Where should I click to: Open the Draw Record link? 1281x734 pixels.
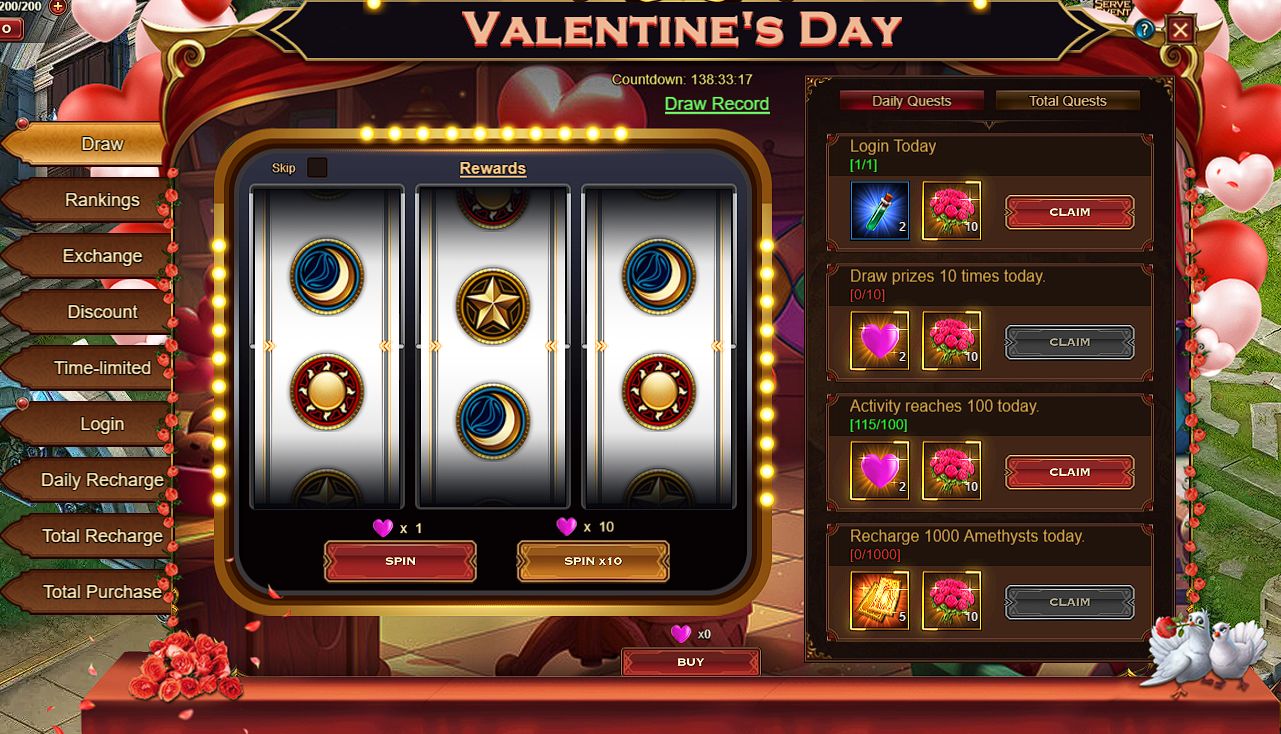716,104
